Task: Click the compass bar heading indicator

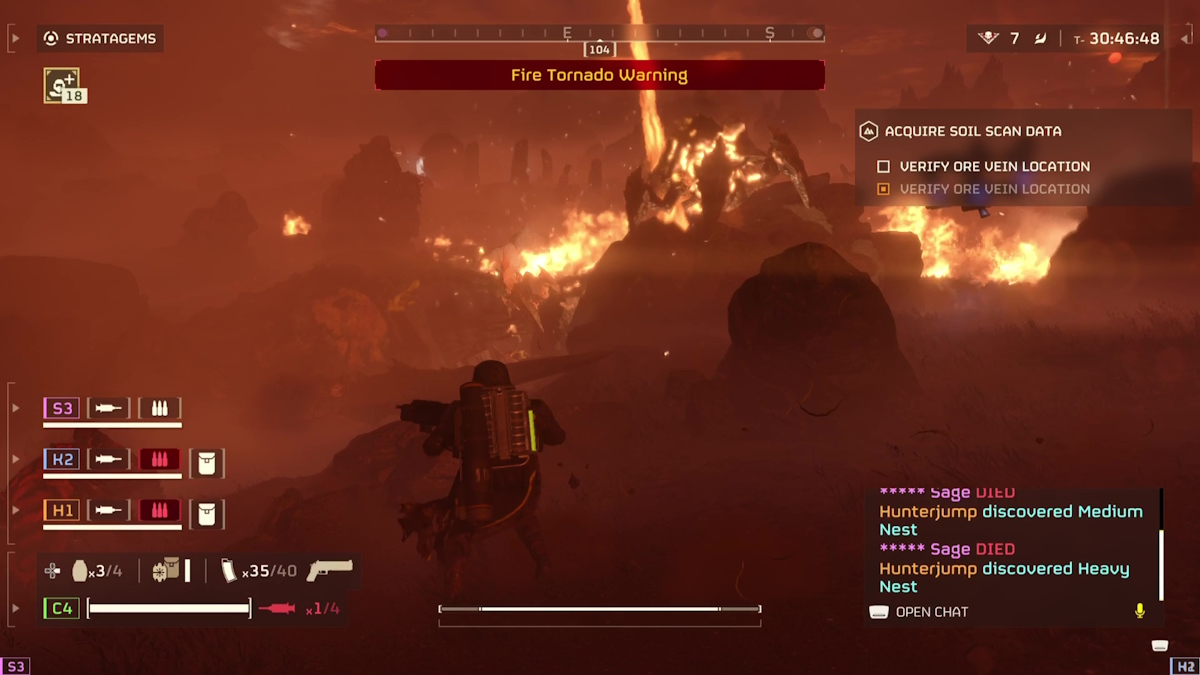Action: pos(599,49)
